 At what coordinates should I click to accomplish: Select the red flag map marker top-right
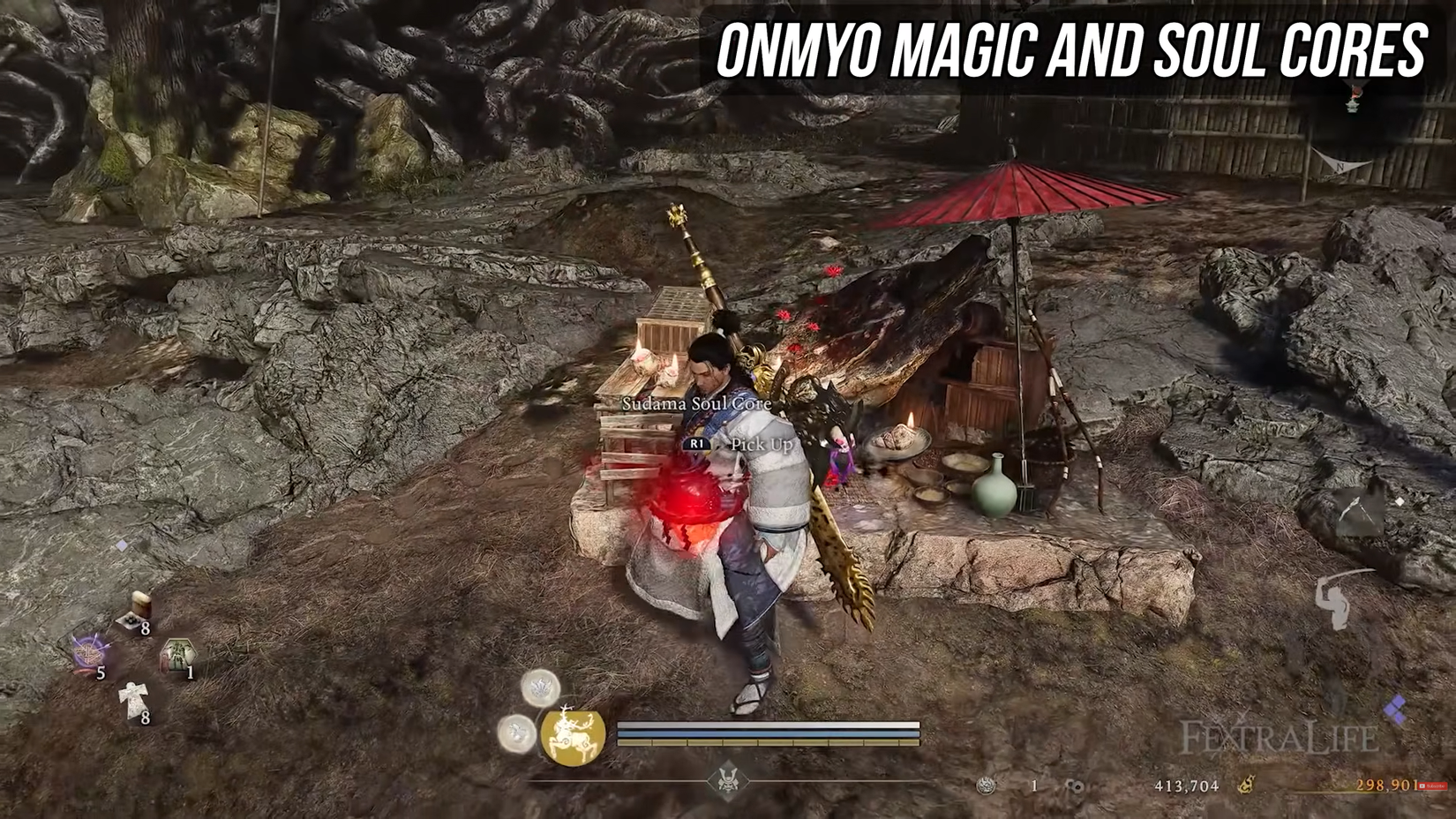pos(1355,92)
